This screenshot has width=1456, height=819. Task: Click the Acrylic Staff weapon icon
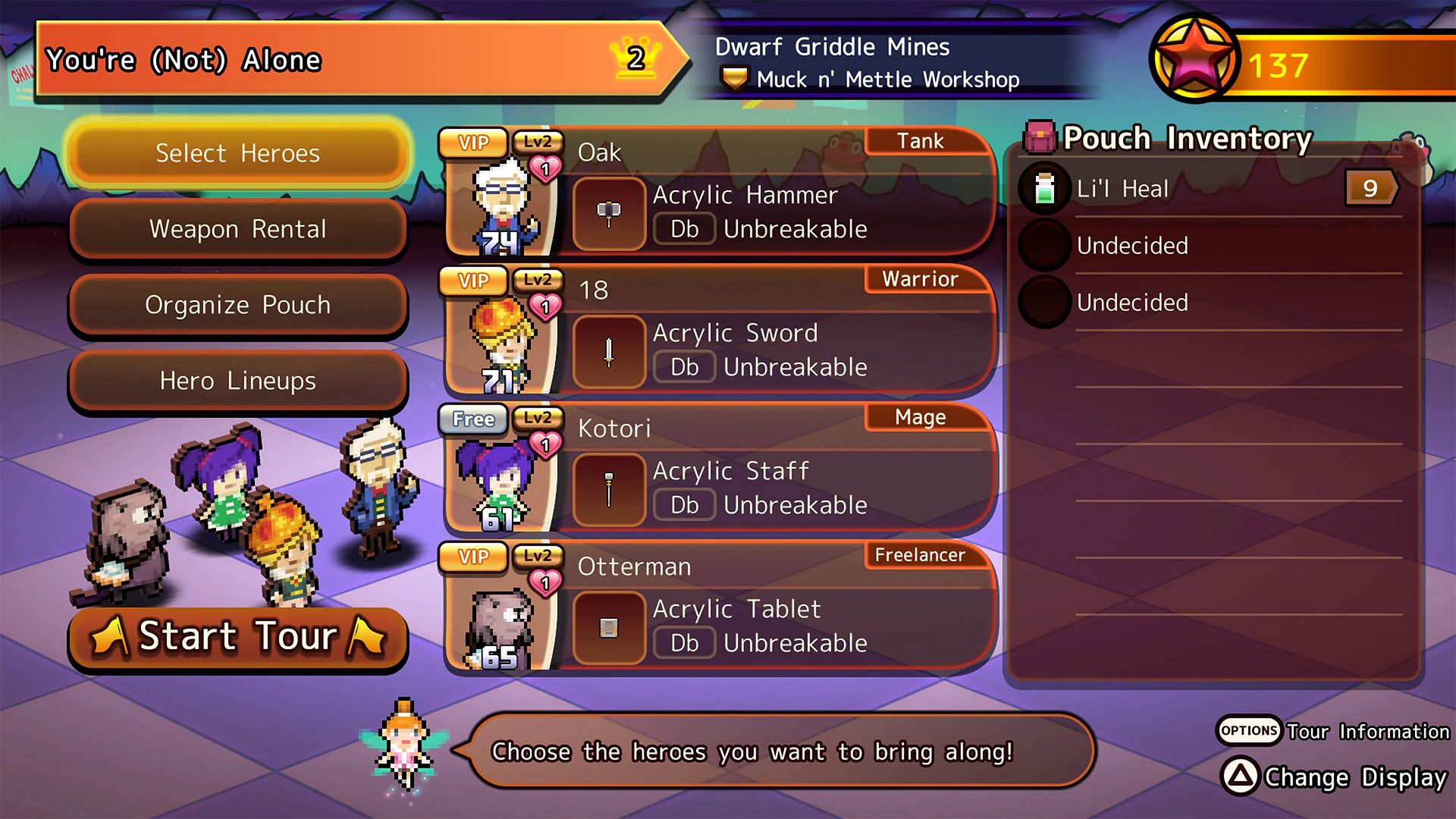tap(609, 490)
